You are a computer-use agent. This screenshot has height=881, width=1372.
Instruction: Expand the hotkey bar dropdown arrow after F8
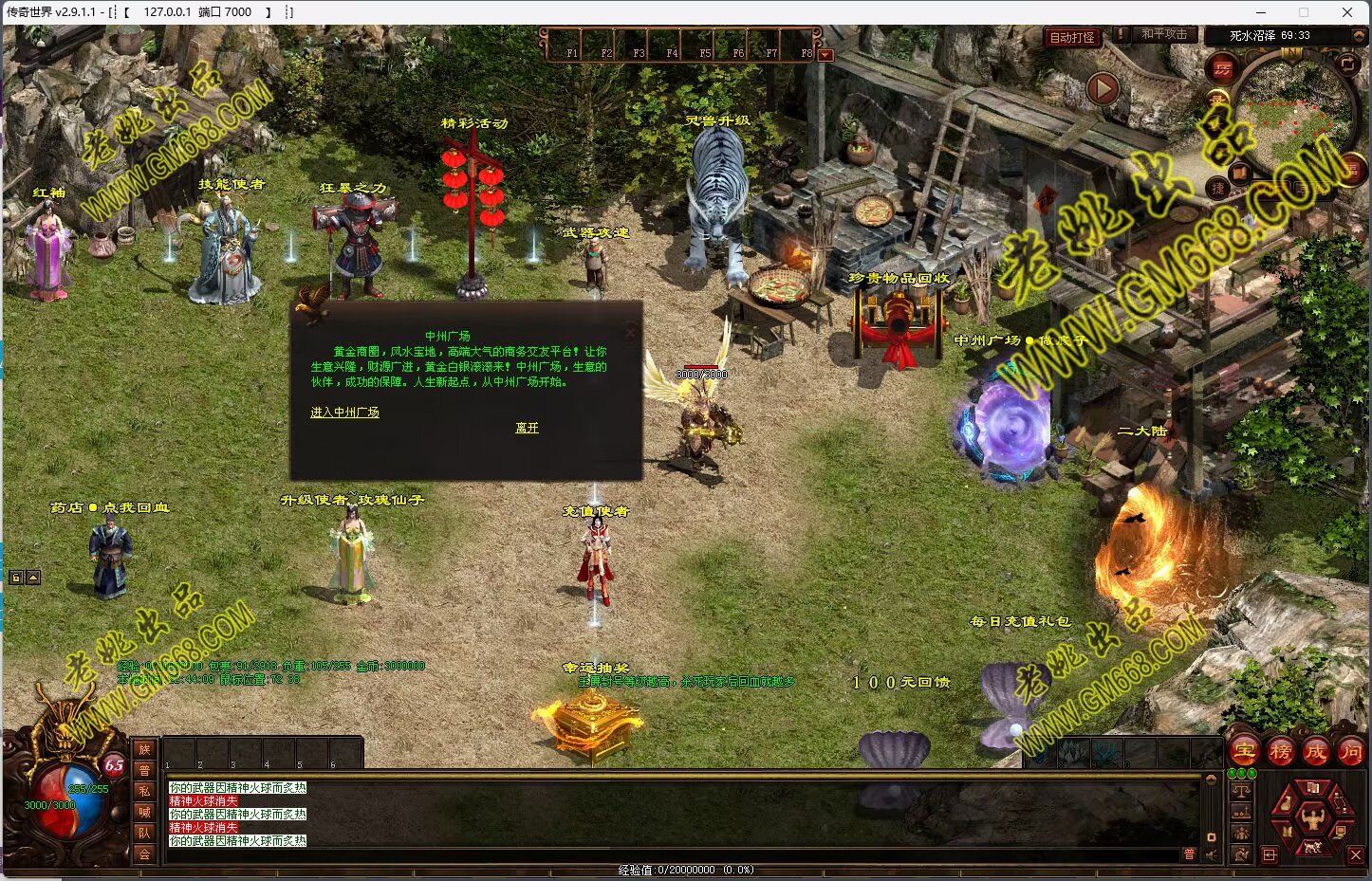pyautogui.click(x=825, y=55)
